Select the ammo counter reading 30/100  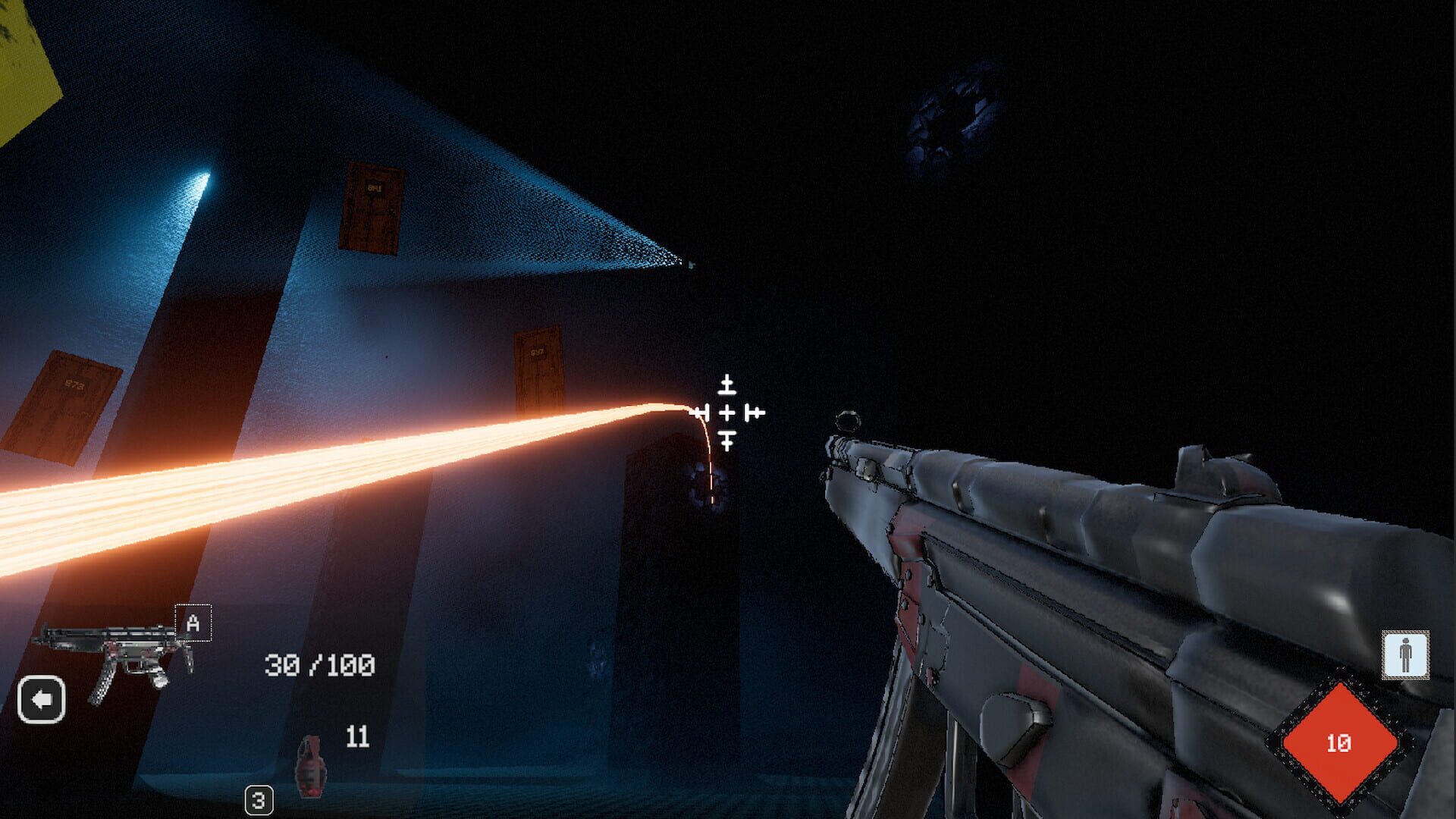[318, 664]
